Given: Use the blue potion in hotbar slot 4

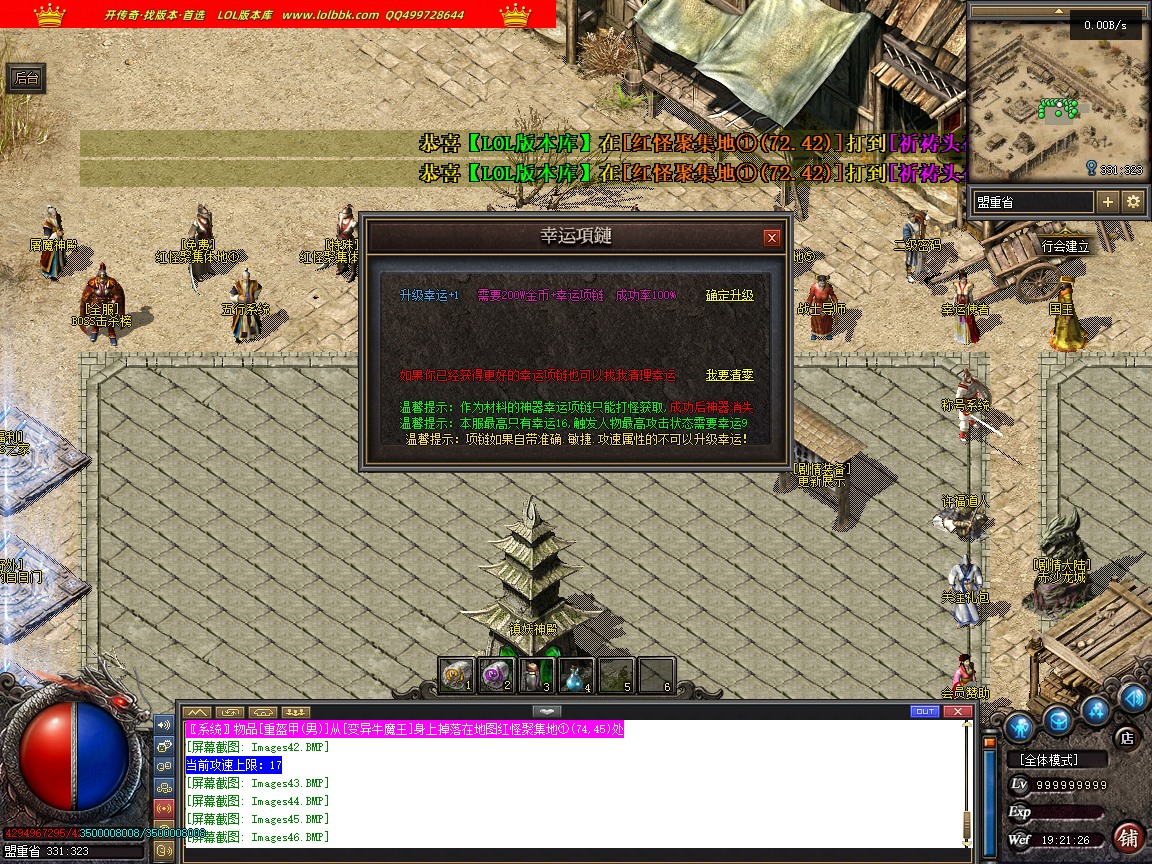Looking at the screenshot, I should (x=576, y=675).
